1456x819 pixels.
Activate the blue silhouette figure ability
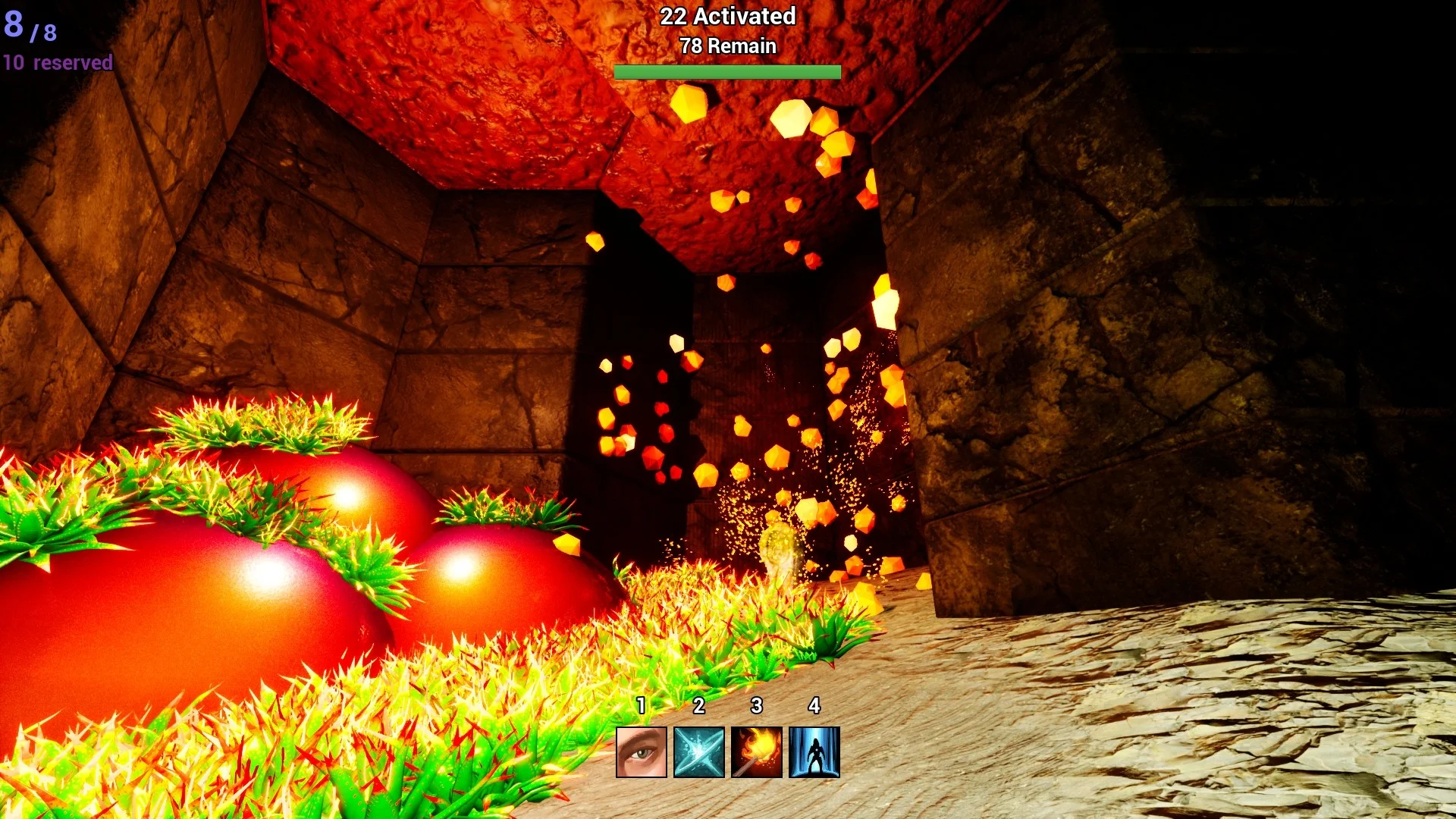[814, 752]
